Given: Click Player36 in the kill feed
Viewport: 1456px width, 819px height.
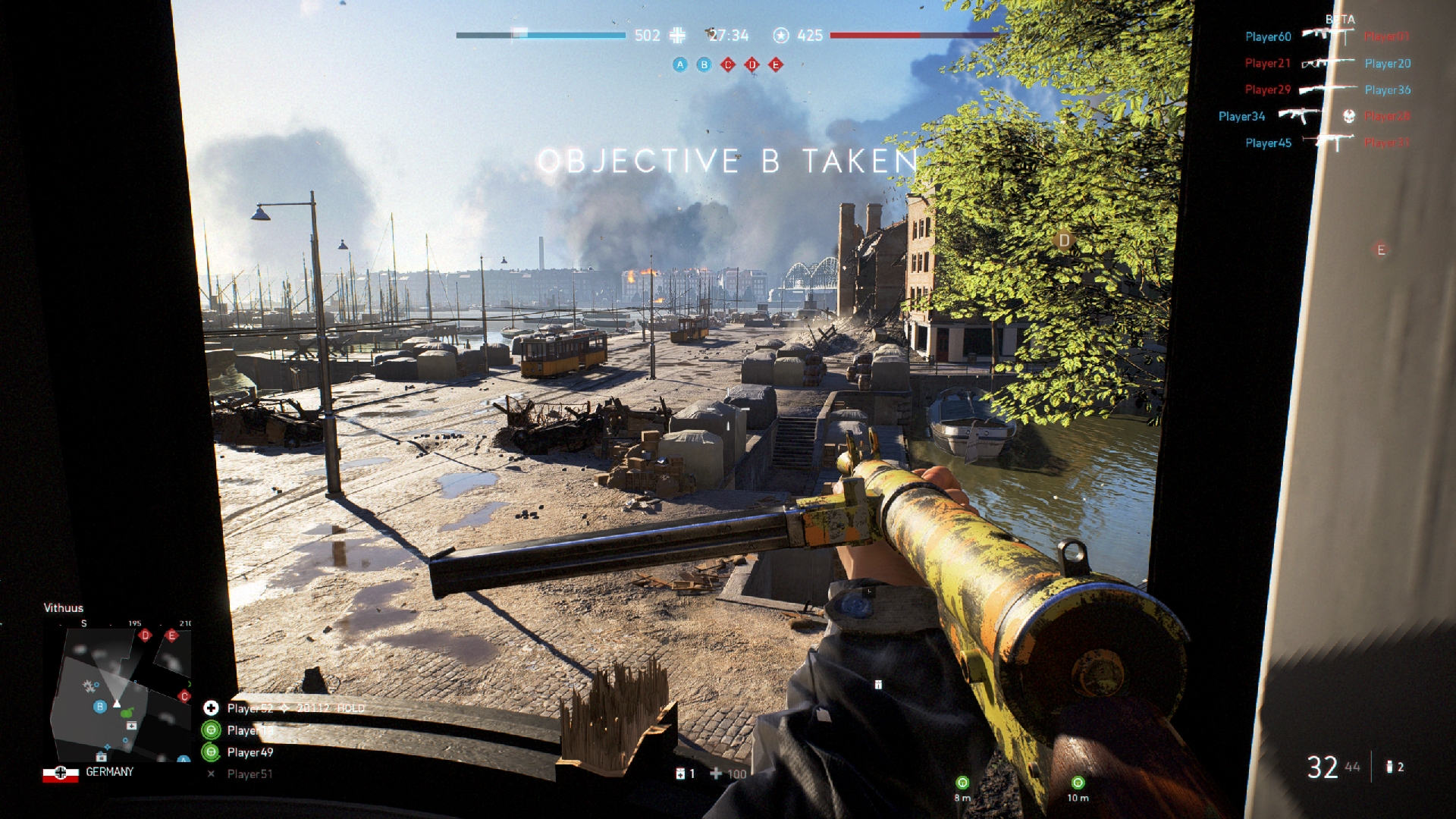Looking at the screenshot, I should coord(1388,89).
